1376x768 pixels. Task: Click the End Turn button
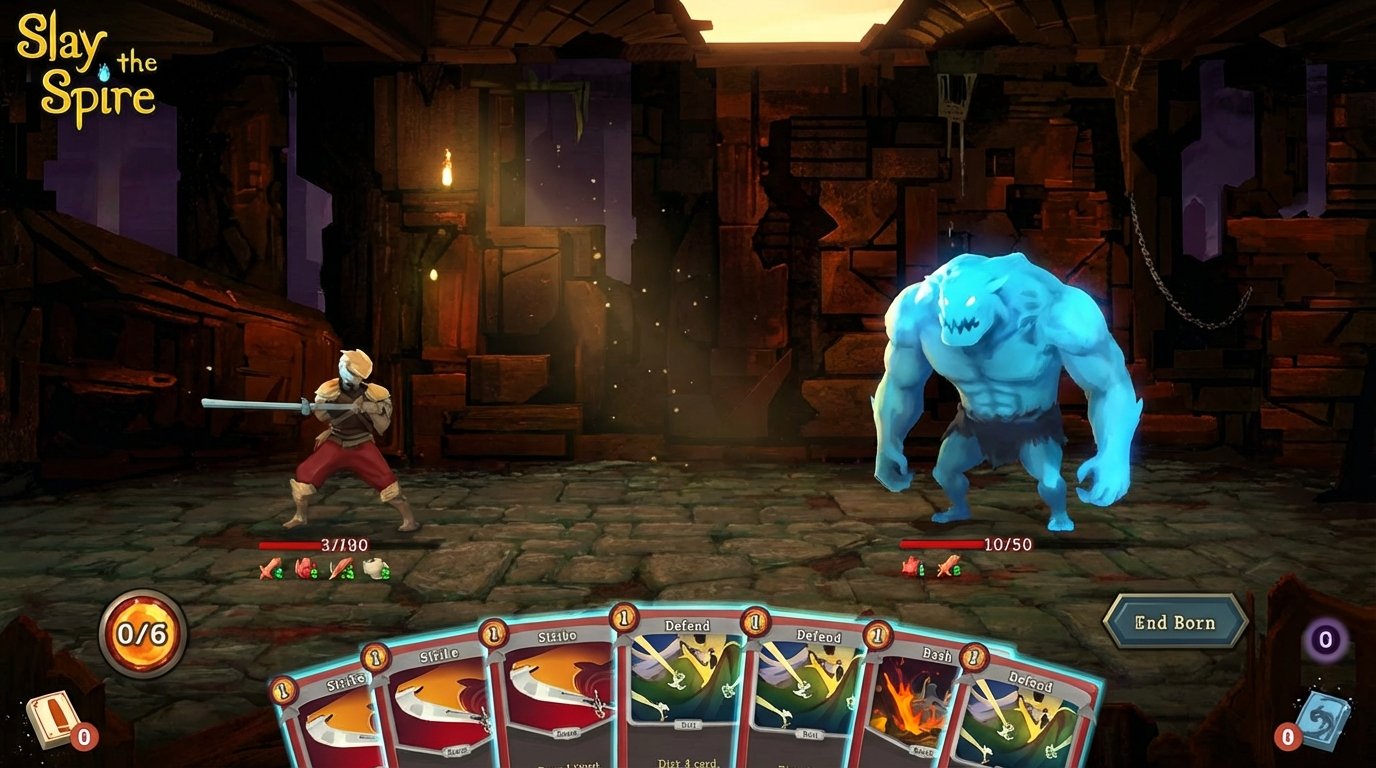(1176, 621)
